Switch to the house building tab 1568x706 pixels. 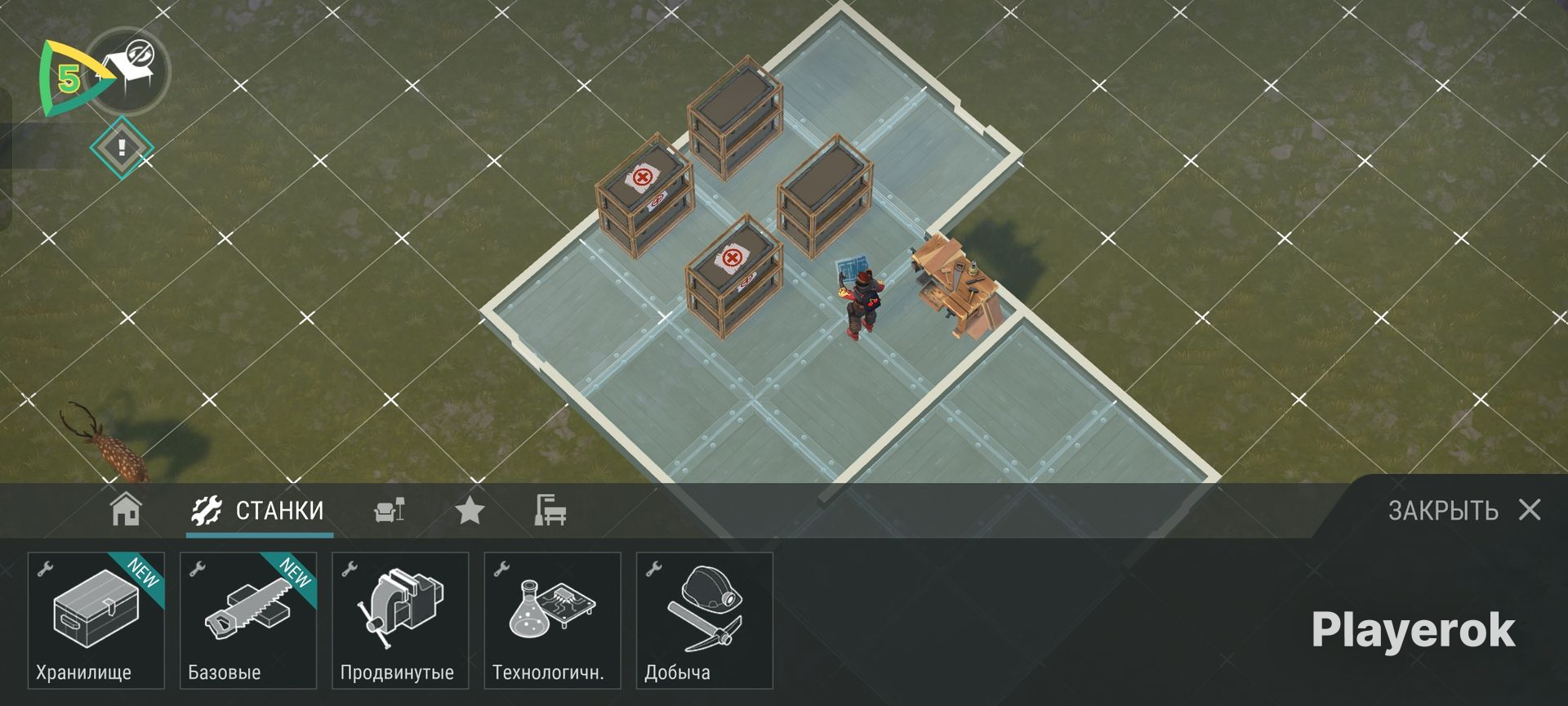(126, 510)
